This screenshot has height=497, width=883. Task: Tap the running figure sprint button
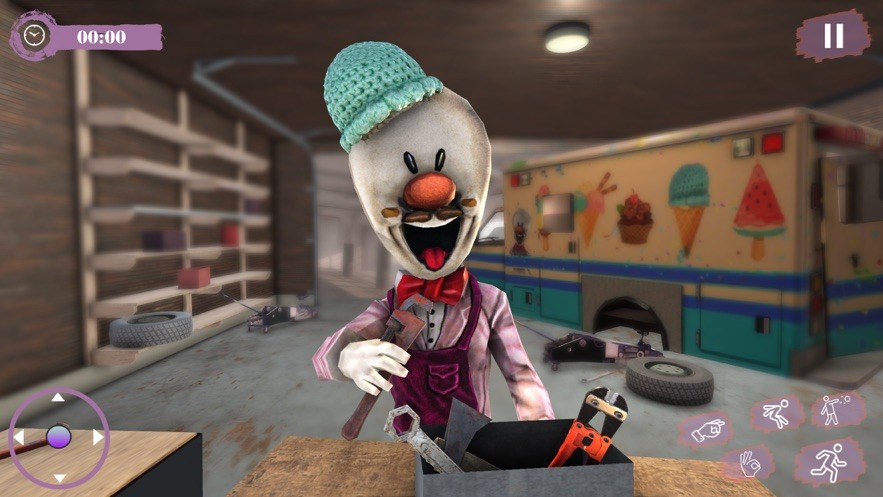coord(830,463)
